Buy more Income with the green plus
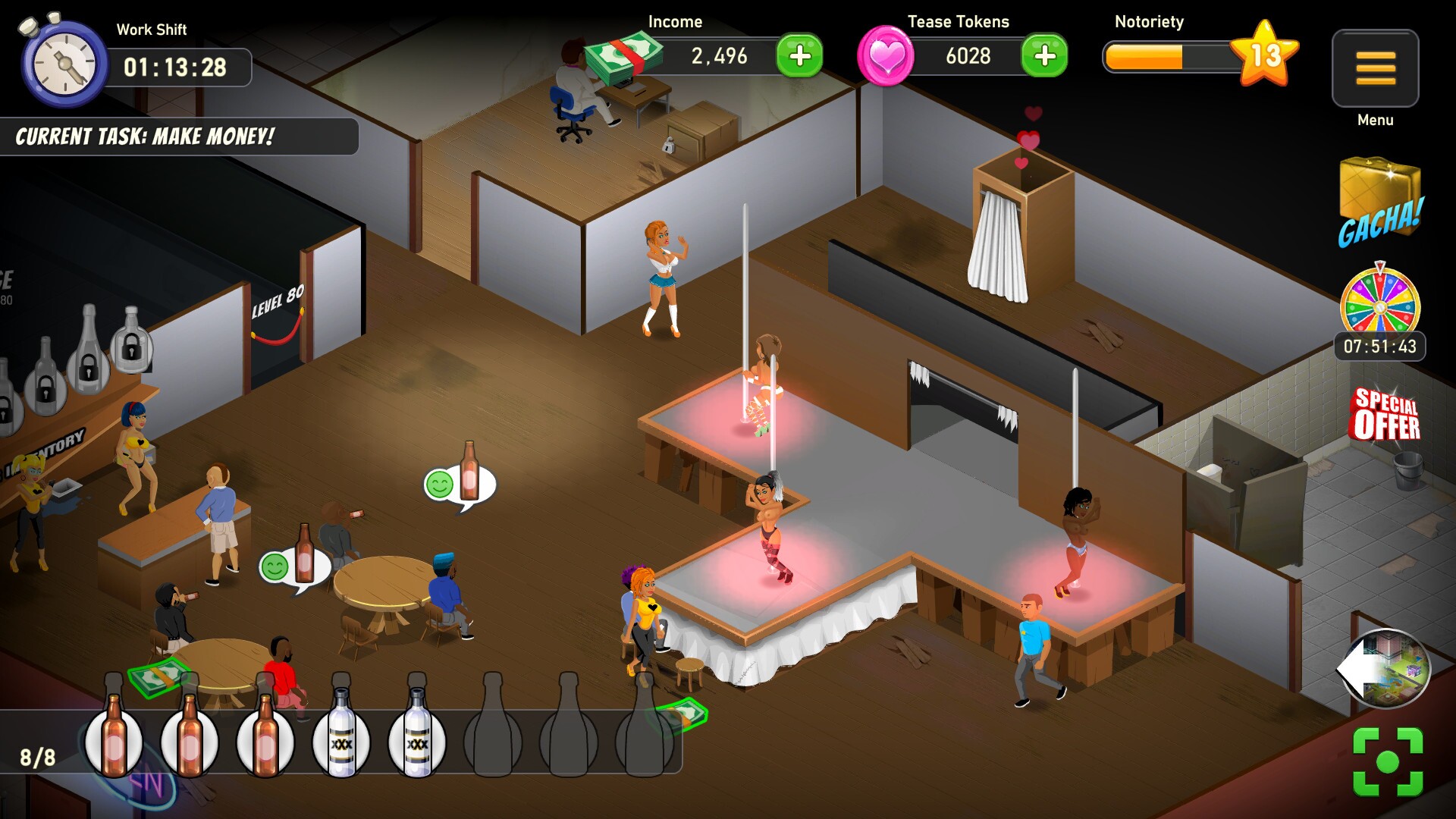 pos(802,55)
